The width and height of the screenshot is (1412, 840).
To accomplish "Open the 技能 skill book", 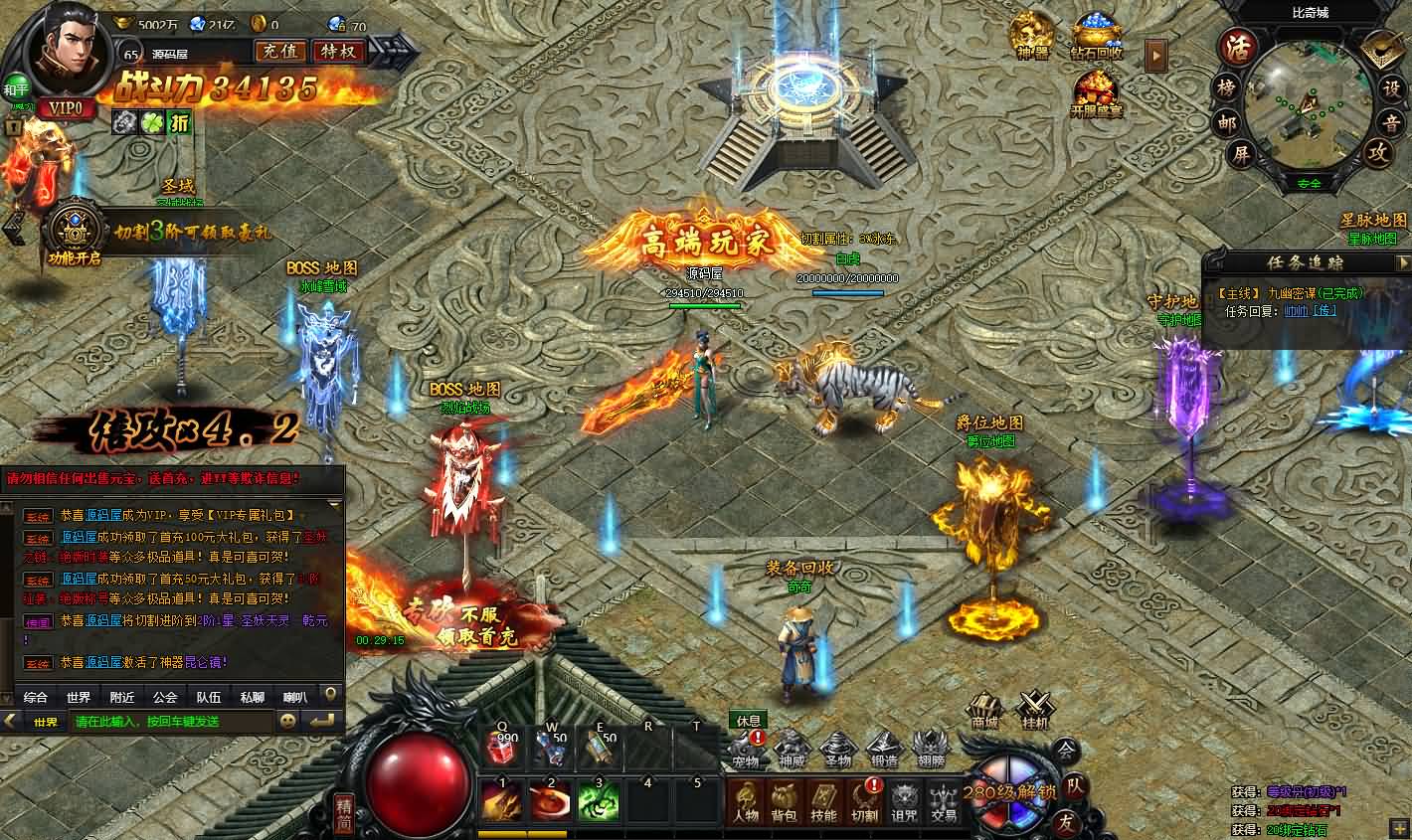I will pos(823,801).
